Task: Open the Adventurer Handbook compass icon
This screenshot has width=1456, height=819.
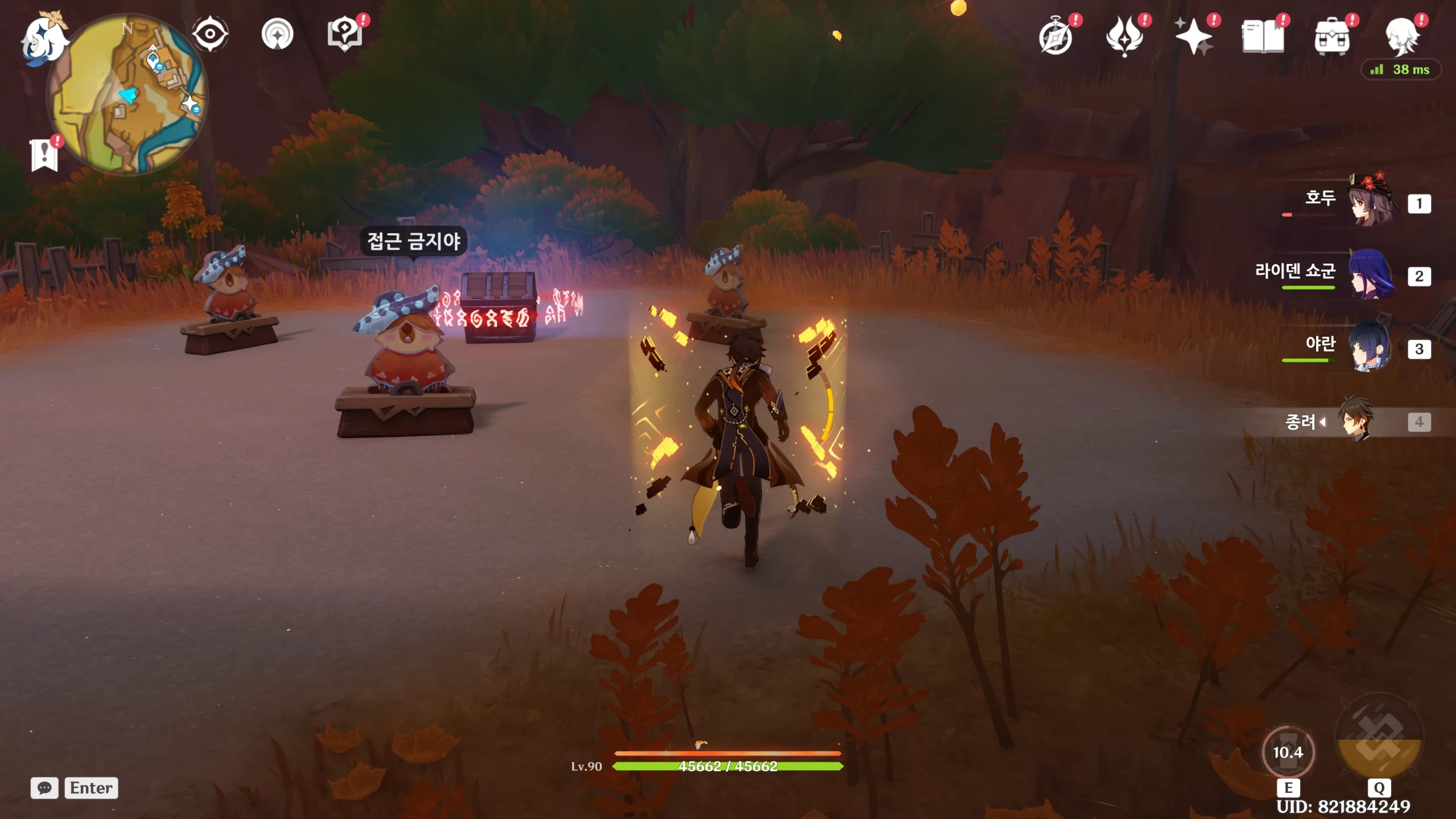Action: [1056, 36]
